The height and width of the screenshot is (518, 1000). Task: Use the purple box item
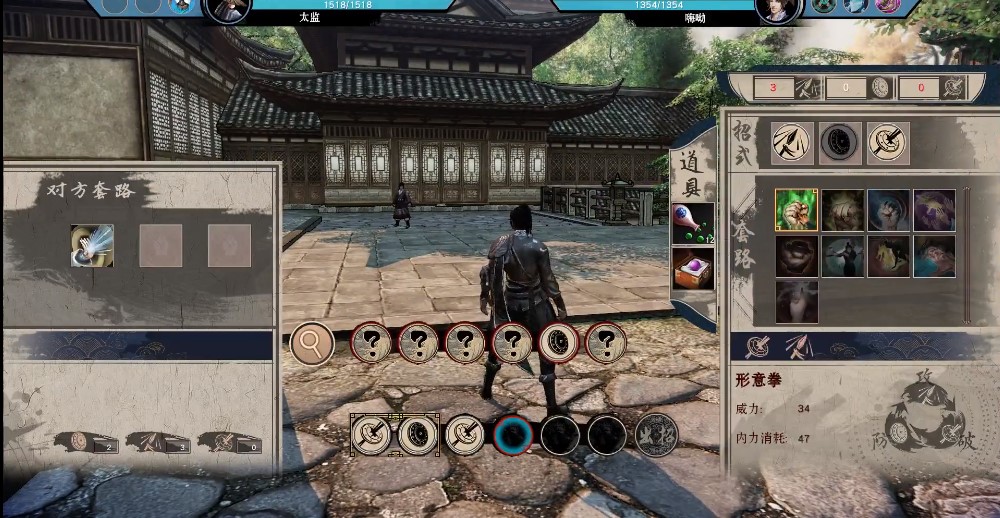[693, 269]
